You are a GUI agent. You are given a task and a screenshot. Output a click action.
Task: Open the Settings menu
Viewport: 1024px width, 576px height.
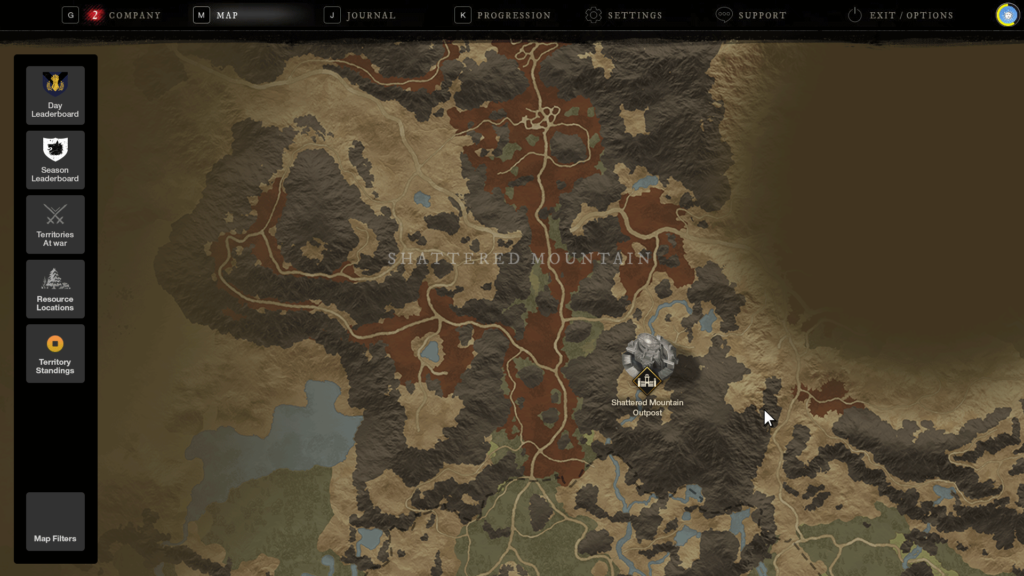point(634,16)
